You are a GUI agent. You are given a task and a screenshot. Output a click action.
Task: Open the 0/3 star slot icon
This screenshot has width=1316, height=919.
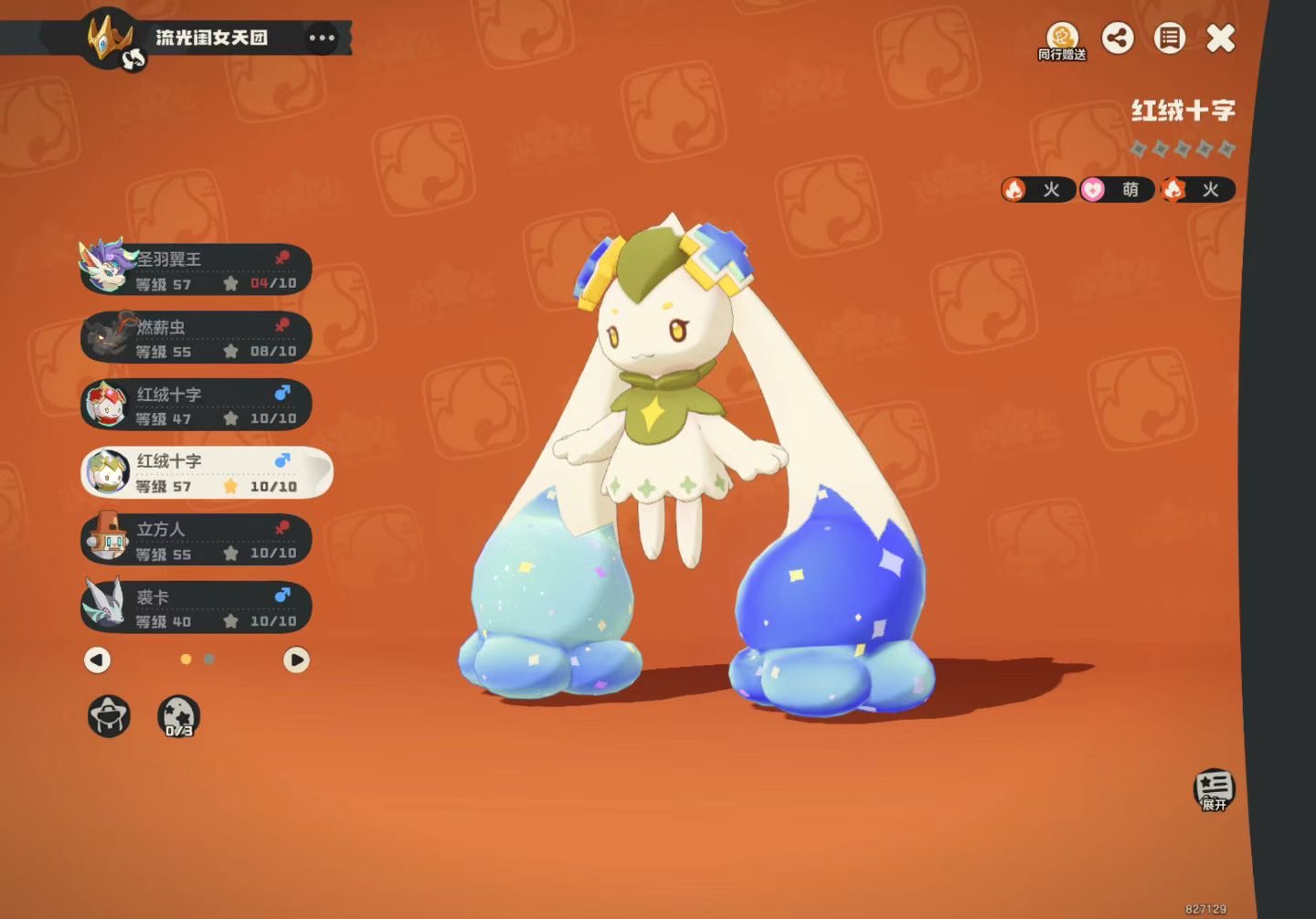coord(178,716)
